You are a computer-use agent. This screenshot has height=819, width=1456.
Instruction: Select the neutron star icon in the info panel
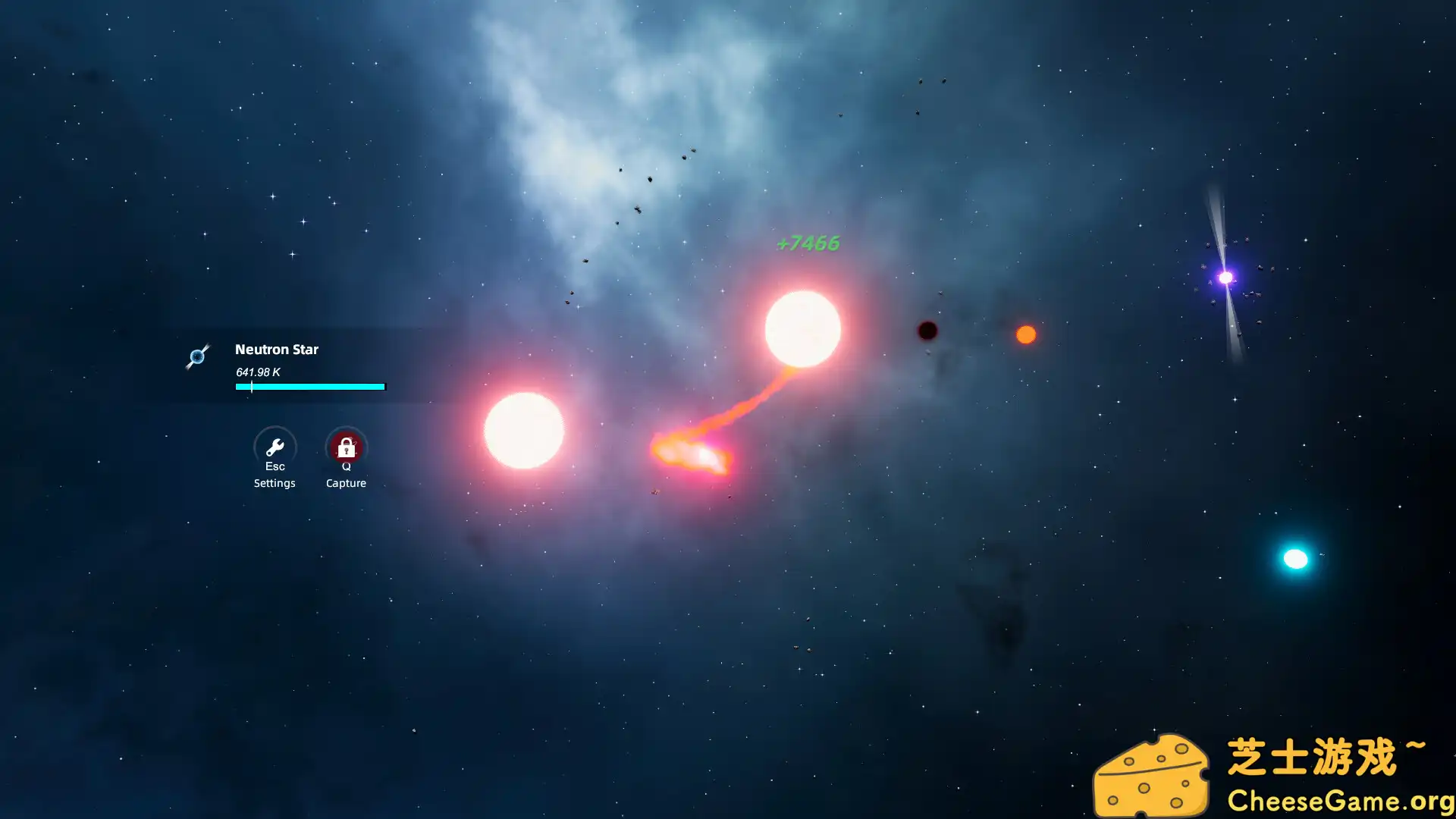199,356
